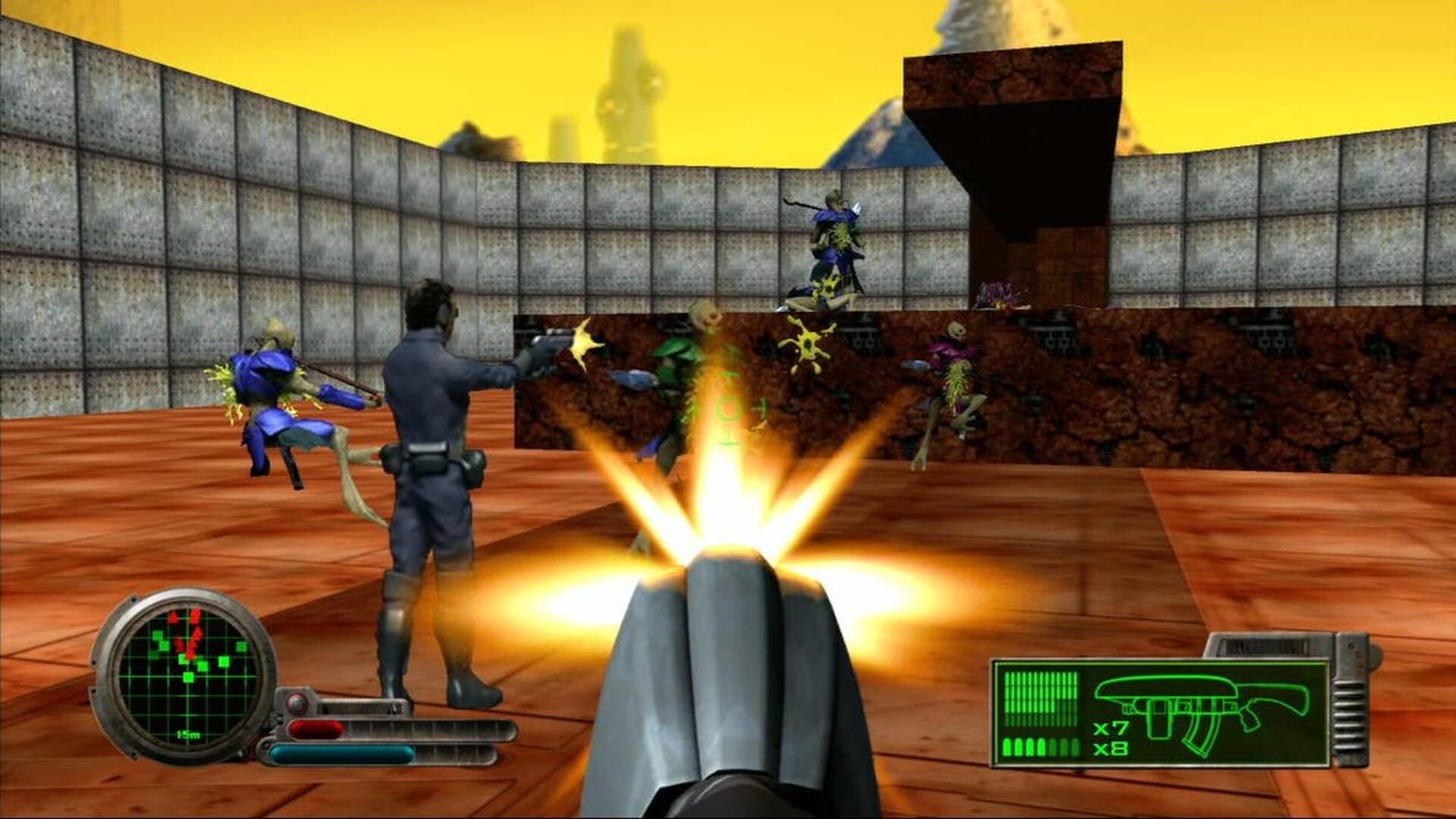Click a green ally square on the radar
The width and height of the screenshot is (1456, 819).
click(188, 677)
